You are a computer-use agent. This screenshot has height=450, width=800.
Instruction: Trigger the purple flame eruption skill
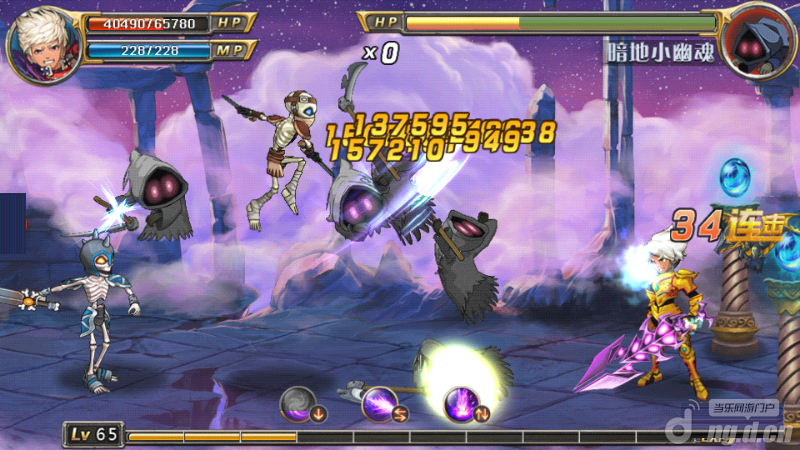464,403
